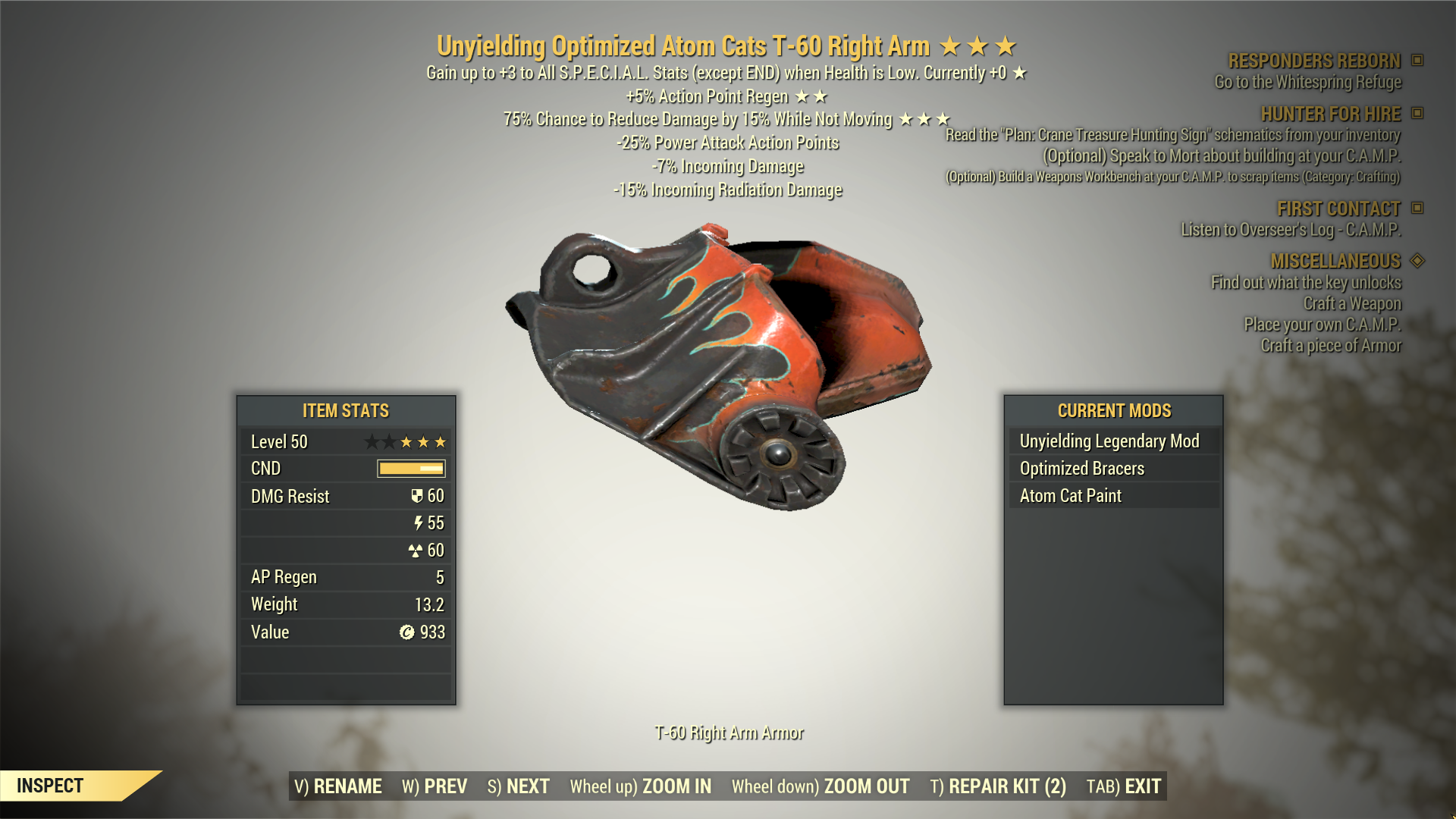Open the First Contact quest entry
The width and height of the screenshot is (1456, 819).
[x=1338, y=209]
